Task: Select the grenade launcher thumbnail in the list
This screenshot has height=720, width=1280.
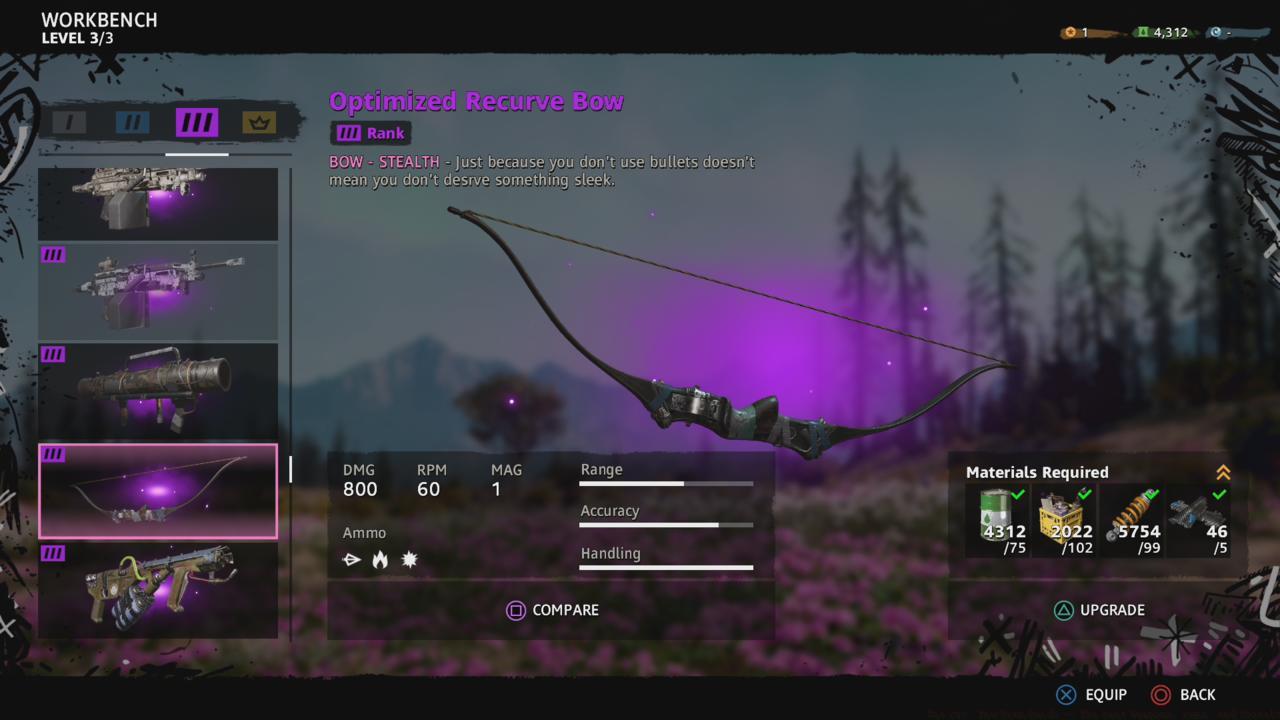Action: [x=158, y=391]
